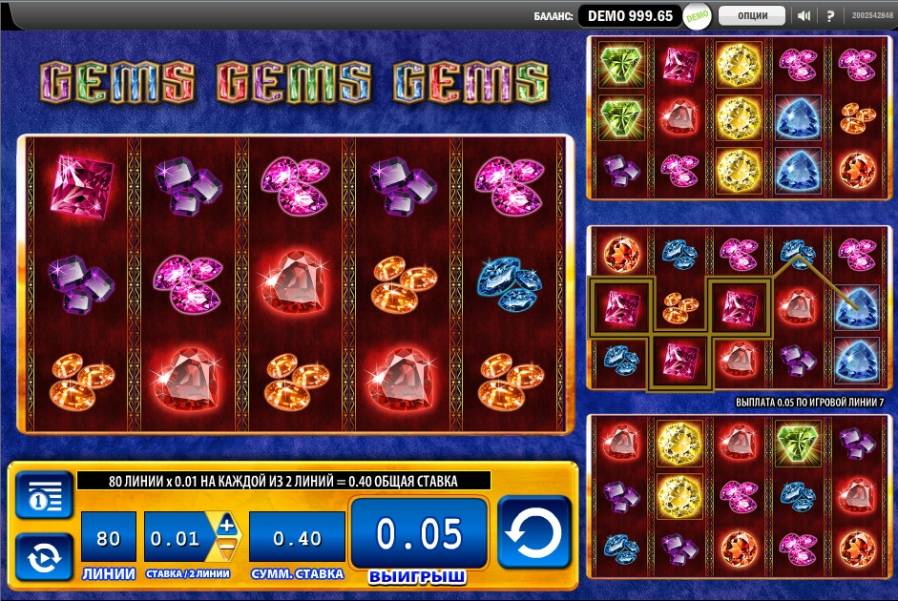Screen dimensions: 898x601
Task: Spin the reels with the circular arrow button
Action: coord(534,532)
